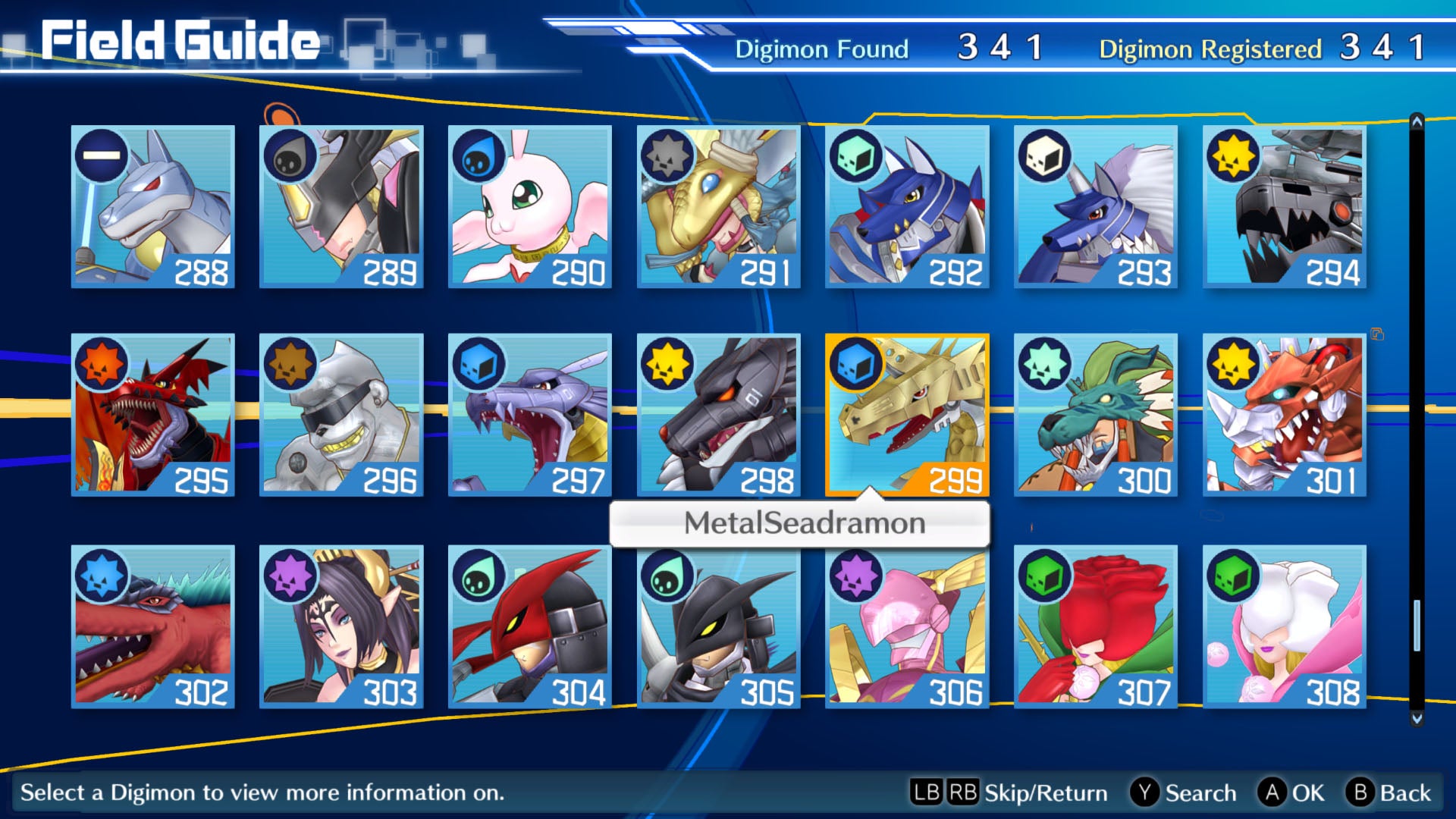
Task: Open the grey machine Digimon entry 294
Action: [x=1284, y=206]
